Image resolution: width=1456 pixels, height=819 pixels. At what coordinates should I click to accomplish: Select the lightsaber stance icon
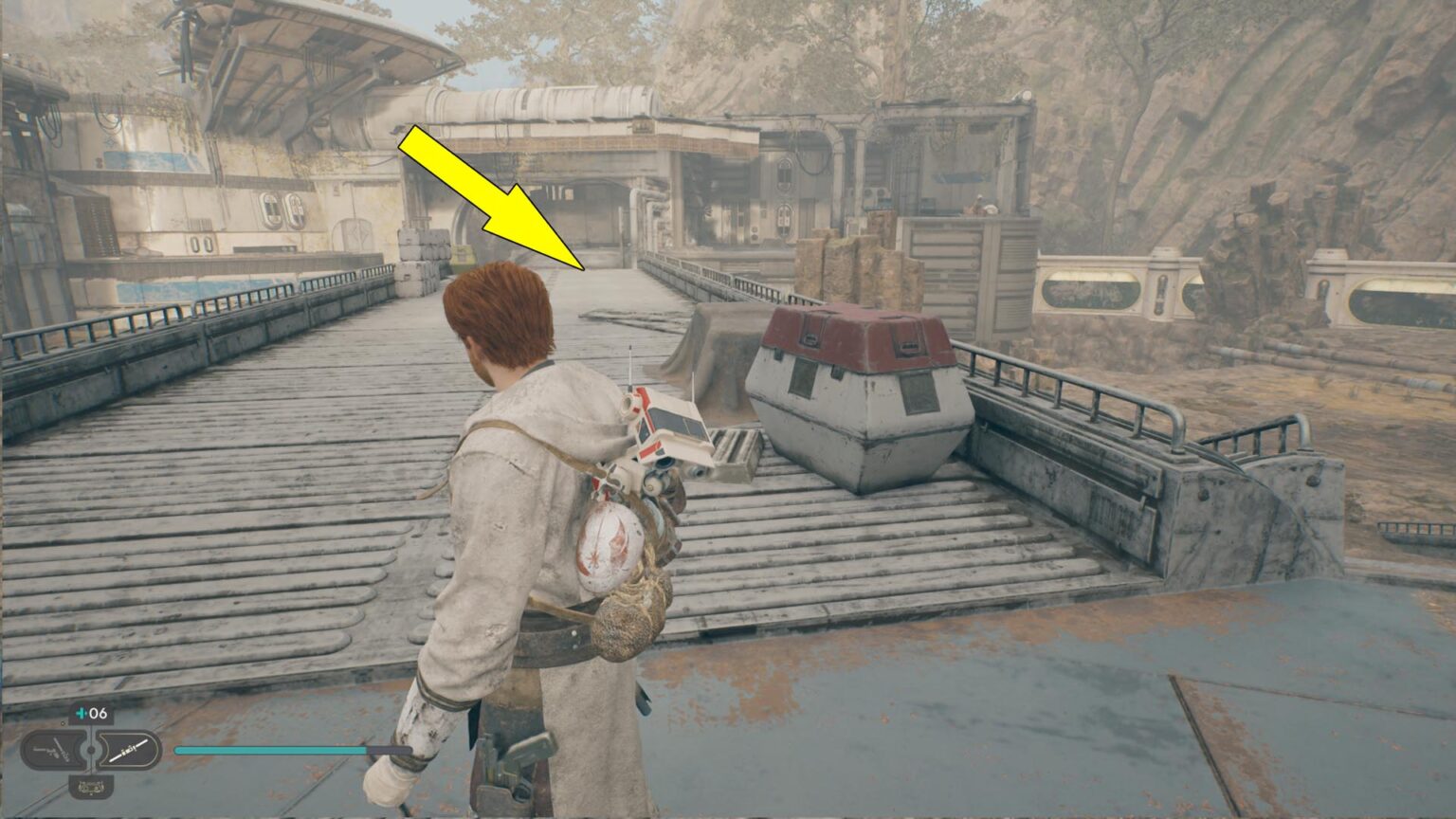130,749
